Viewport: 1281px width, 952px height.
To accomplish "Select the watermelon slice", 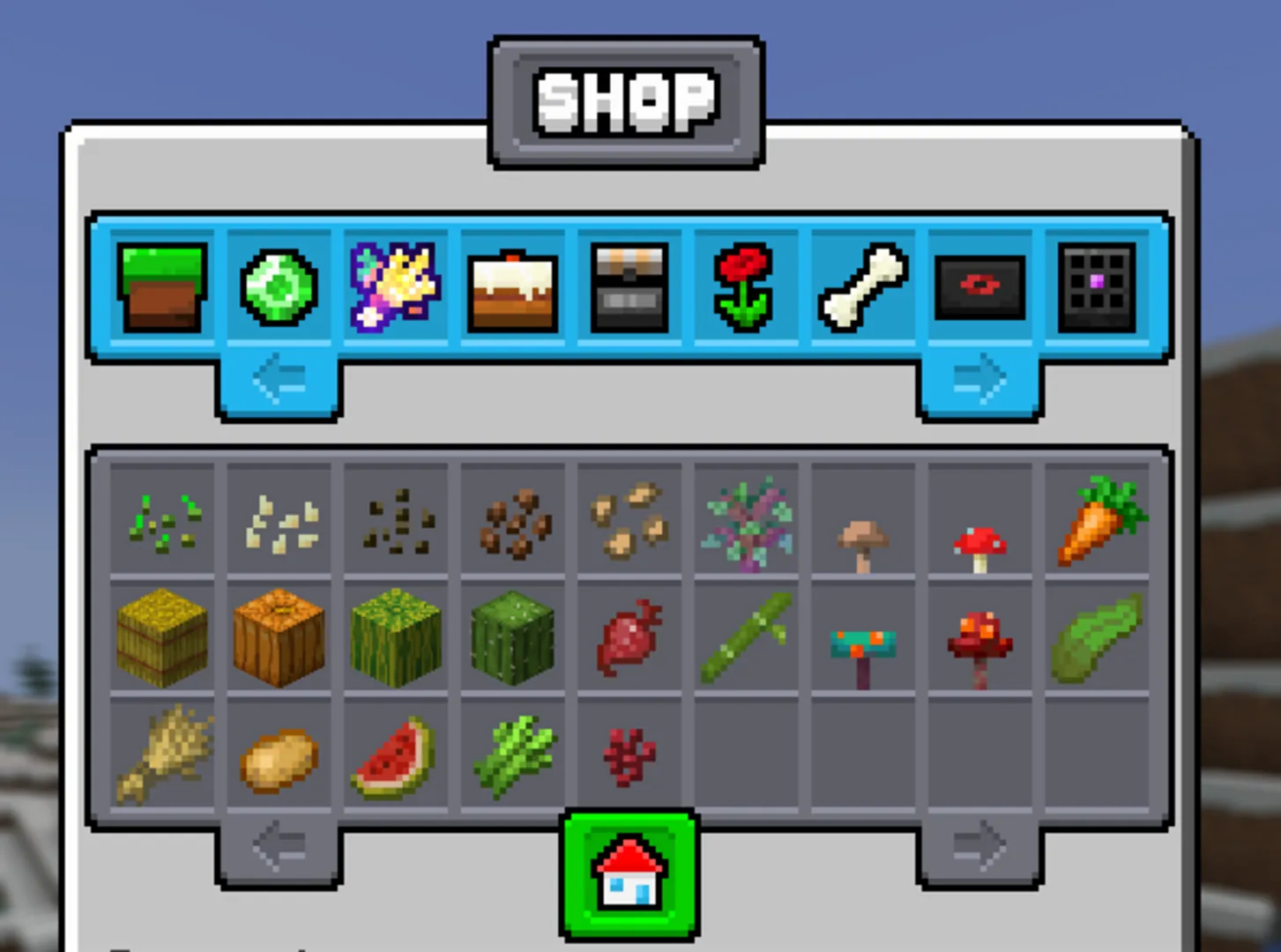I will point(395,756).
